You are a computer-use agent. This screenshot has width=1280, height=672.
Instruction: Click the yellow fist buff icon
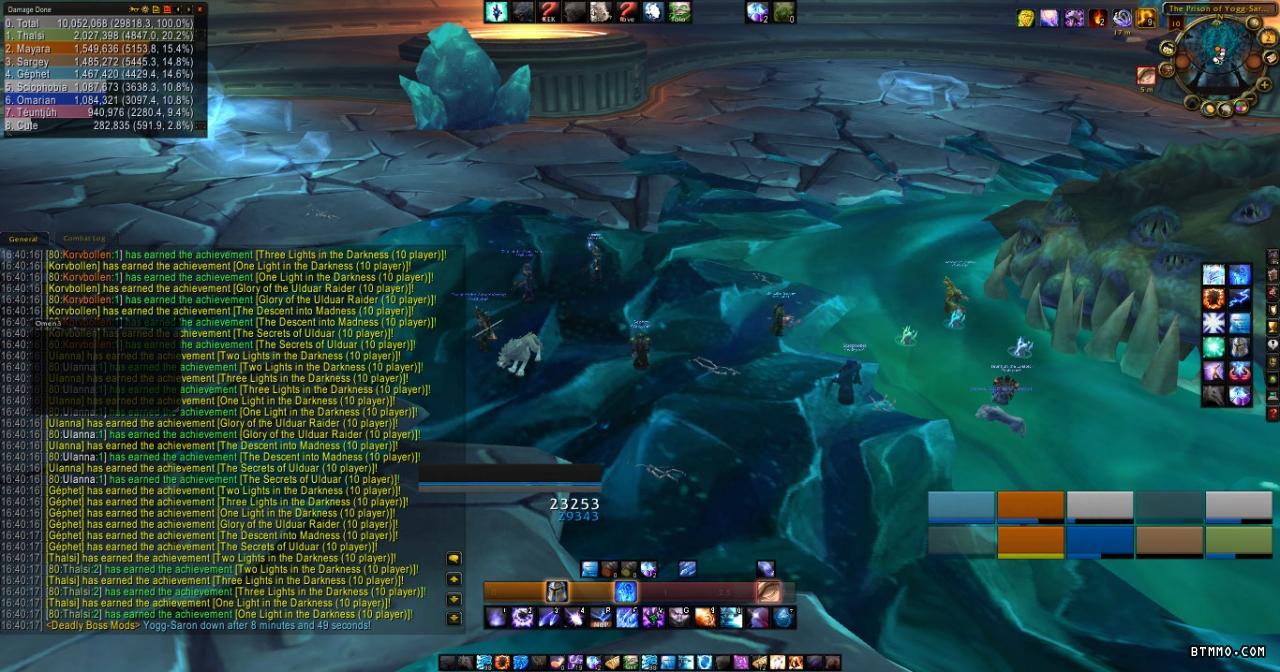click(1025, 18)
